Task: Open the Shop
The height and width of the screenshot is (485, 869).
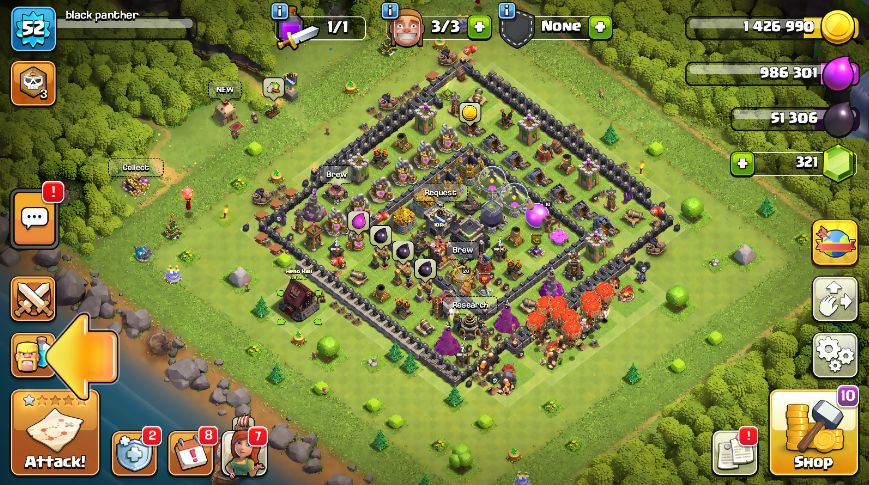Action: [812, 432]
